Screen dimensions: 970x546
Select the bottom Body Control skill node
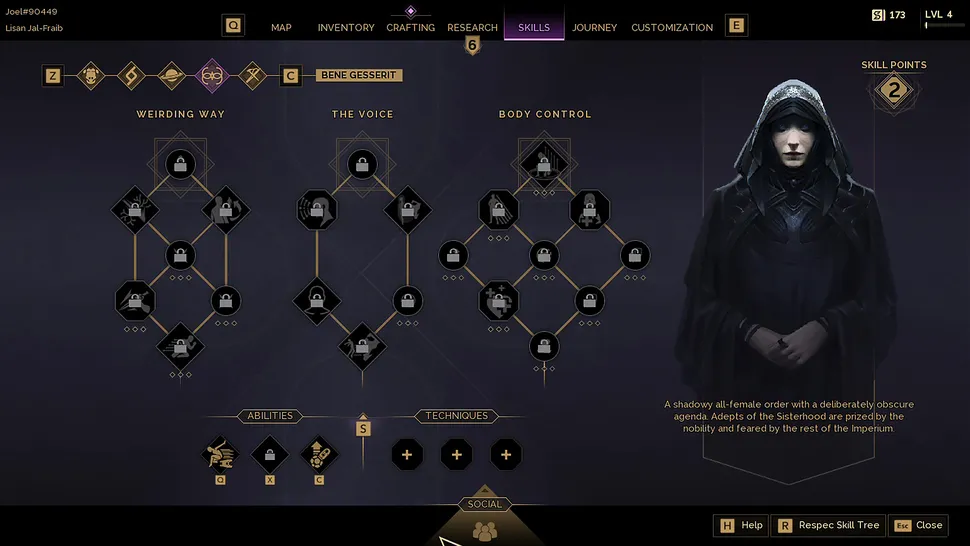544,345
